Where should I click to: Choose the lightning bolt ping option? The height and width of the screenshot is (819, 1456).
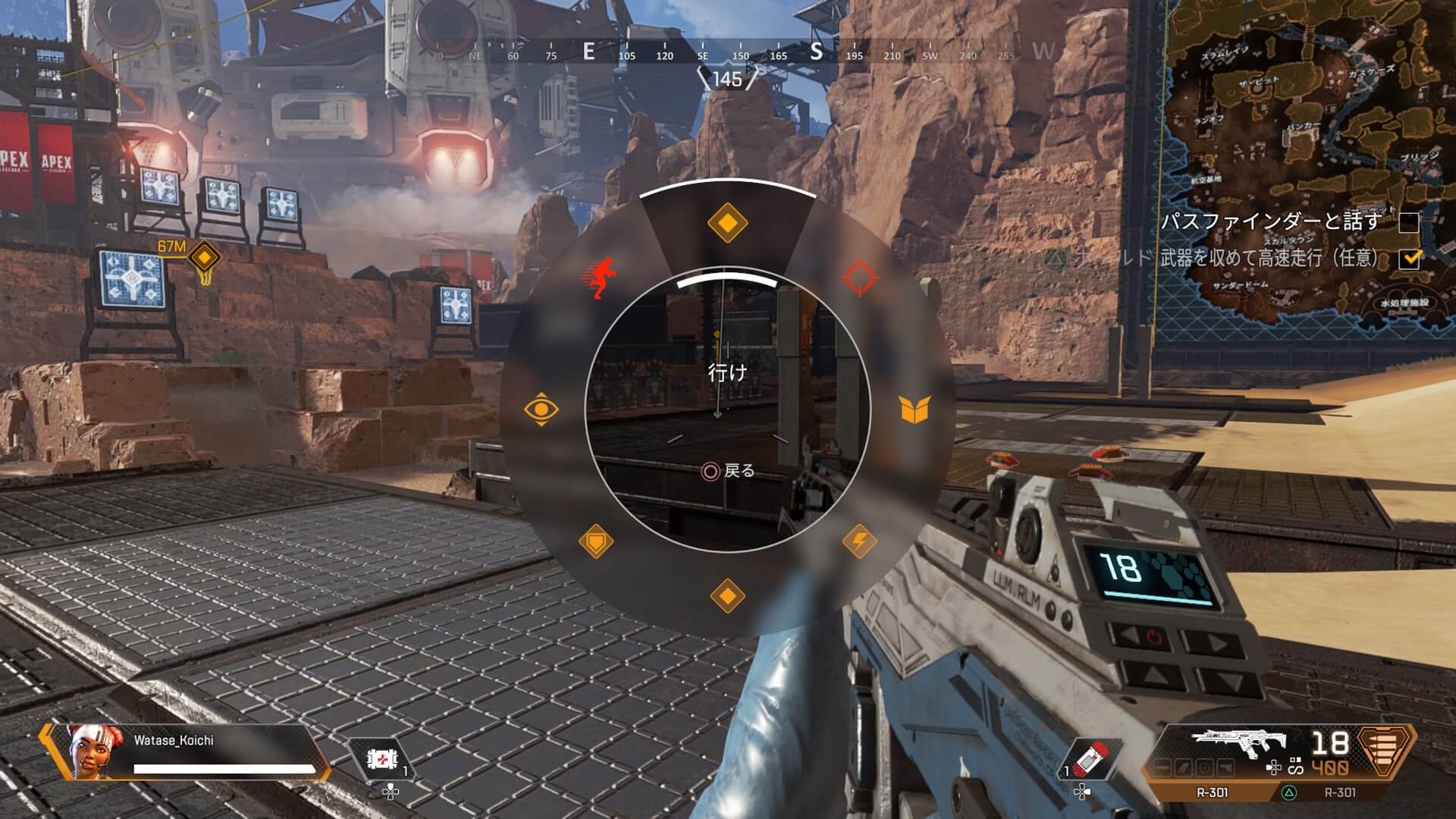(860, 541)
